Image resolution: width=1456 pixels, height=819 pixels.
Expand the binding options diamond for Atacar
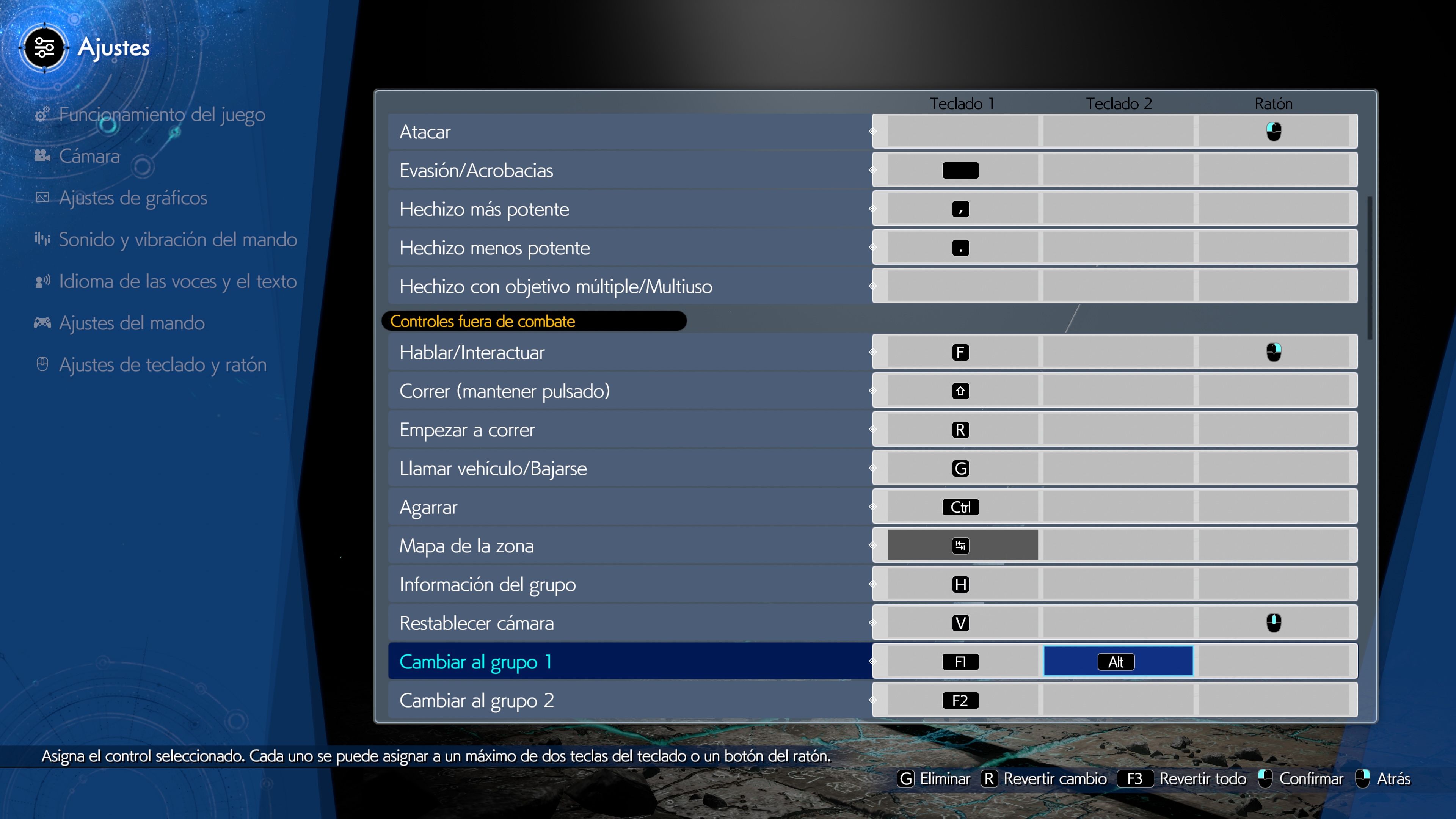pos(872,131)
